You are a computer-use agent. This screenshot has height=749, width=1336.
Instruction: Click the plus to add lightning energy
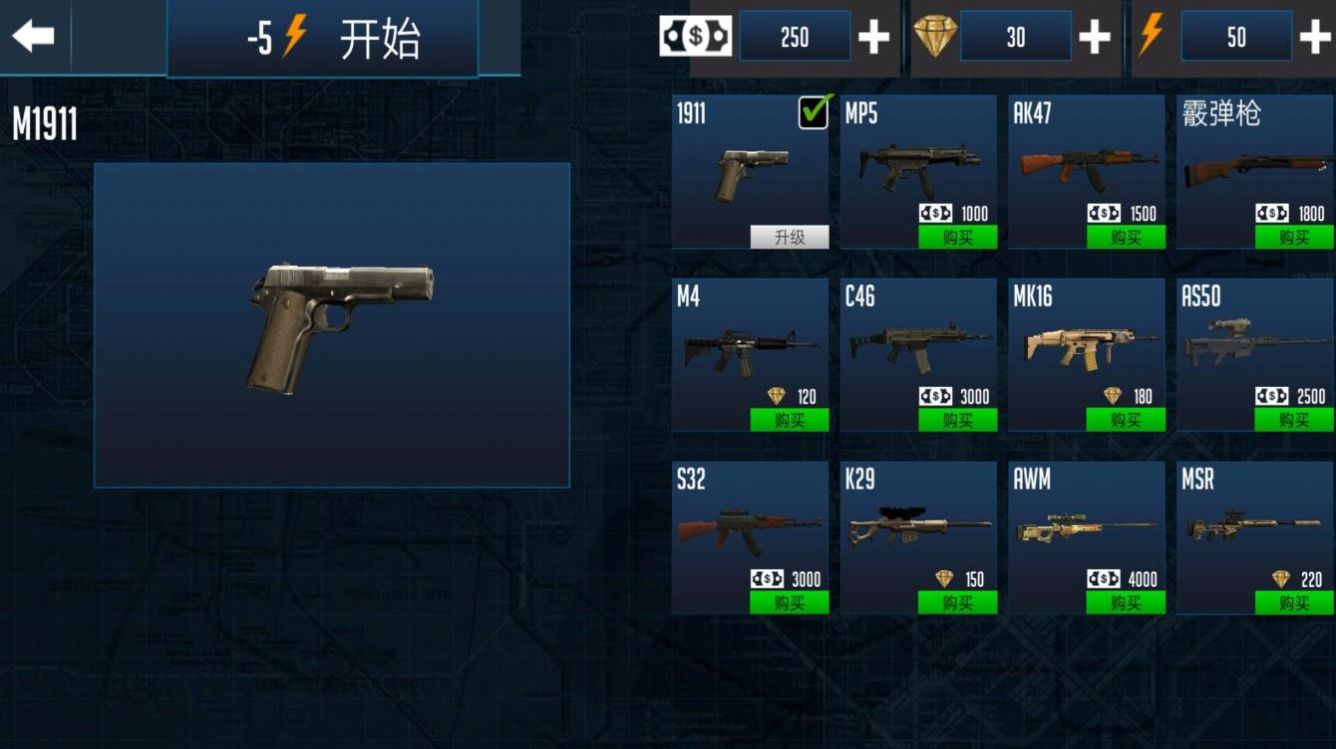tap(1315, 36)
